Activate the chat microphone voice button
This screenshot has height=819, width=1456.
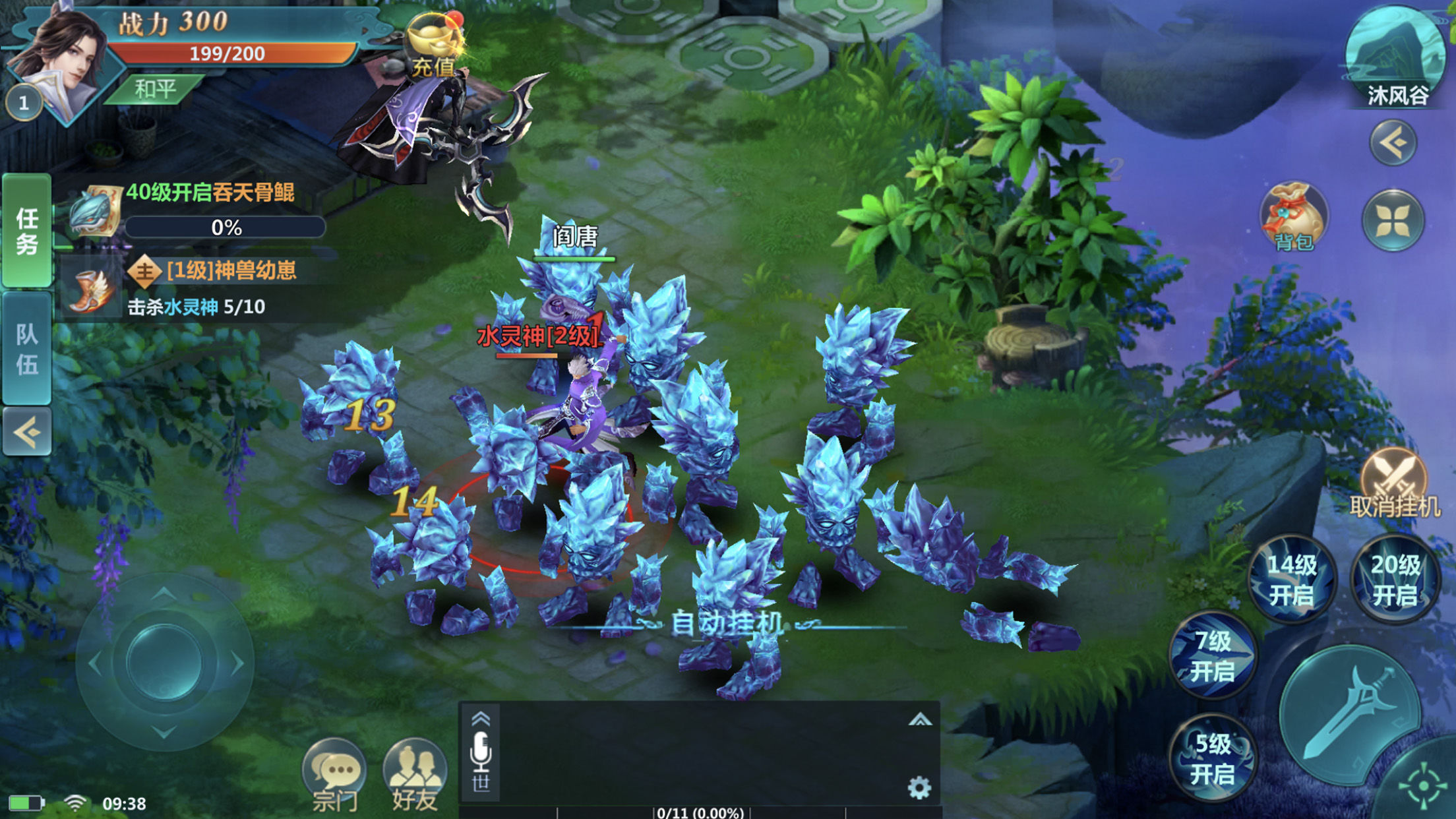(x=481, y=752)
